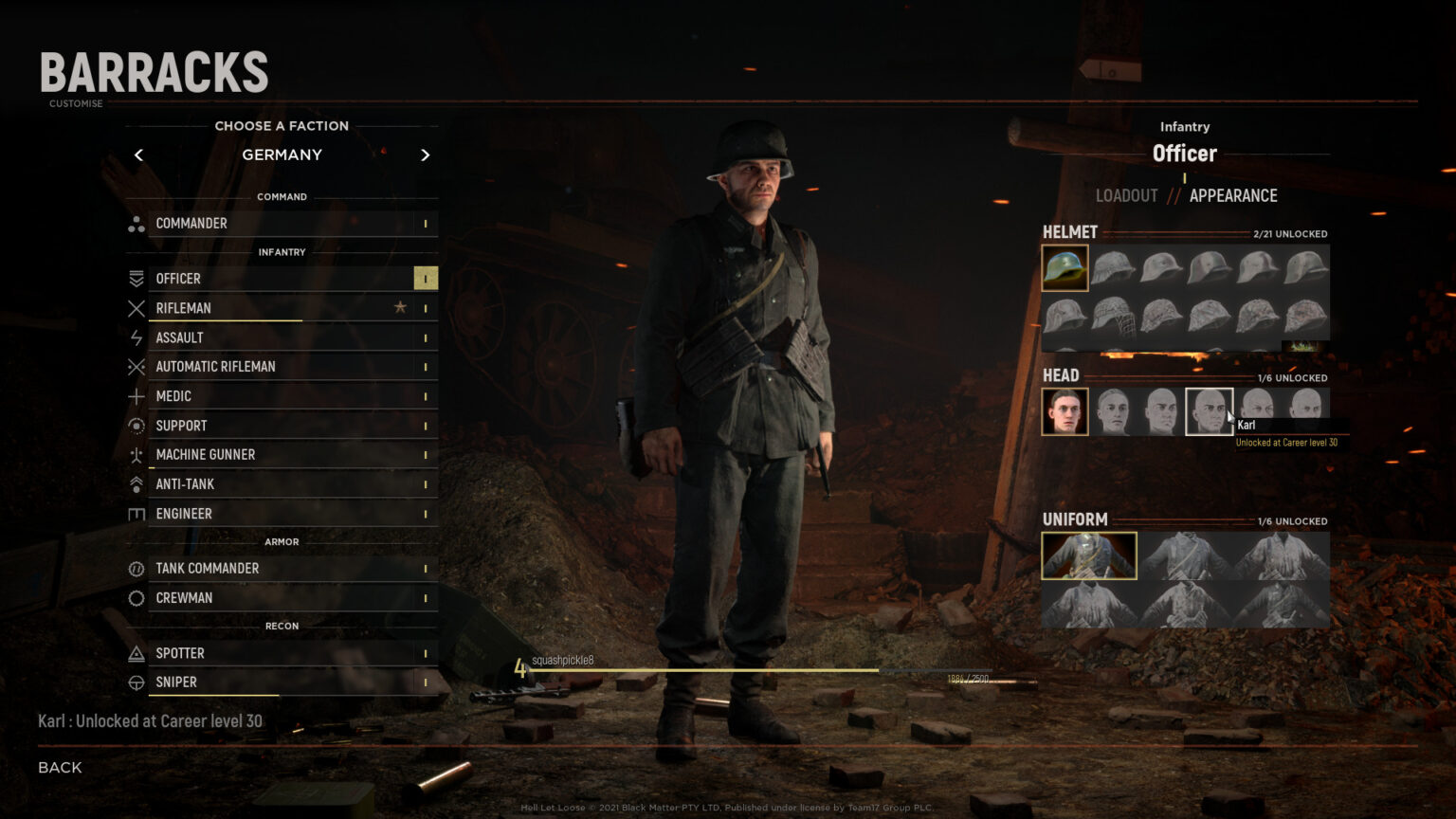Choose the Tank Commander role
This screenshot has width=1456, height=819.
208,569
